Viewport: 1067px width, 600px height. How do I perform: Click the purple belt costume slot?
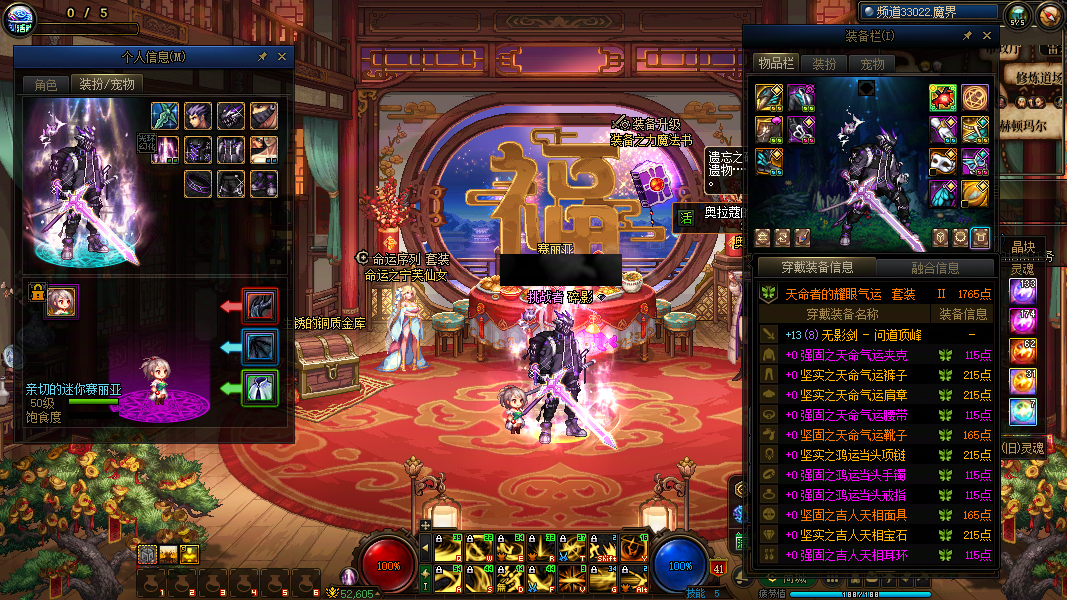click(198, 184)
